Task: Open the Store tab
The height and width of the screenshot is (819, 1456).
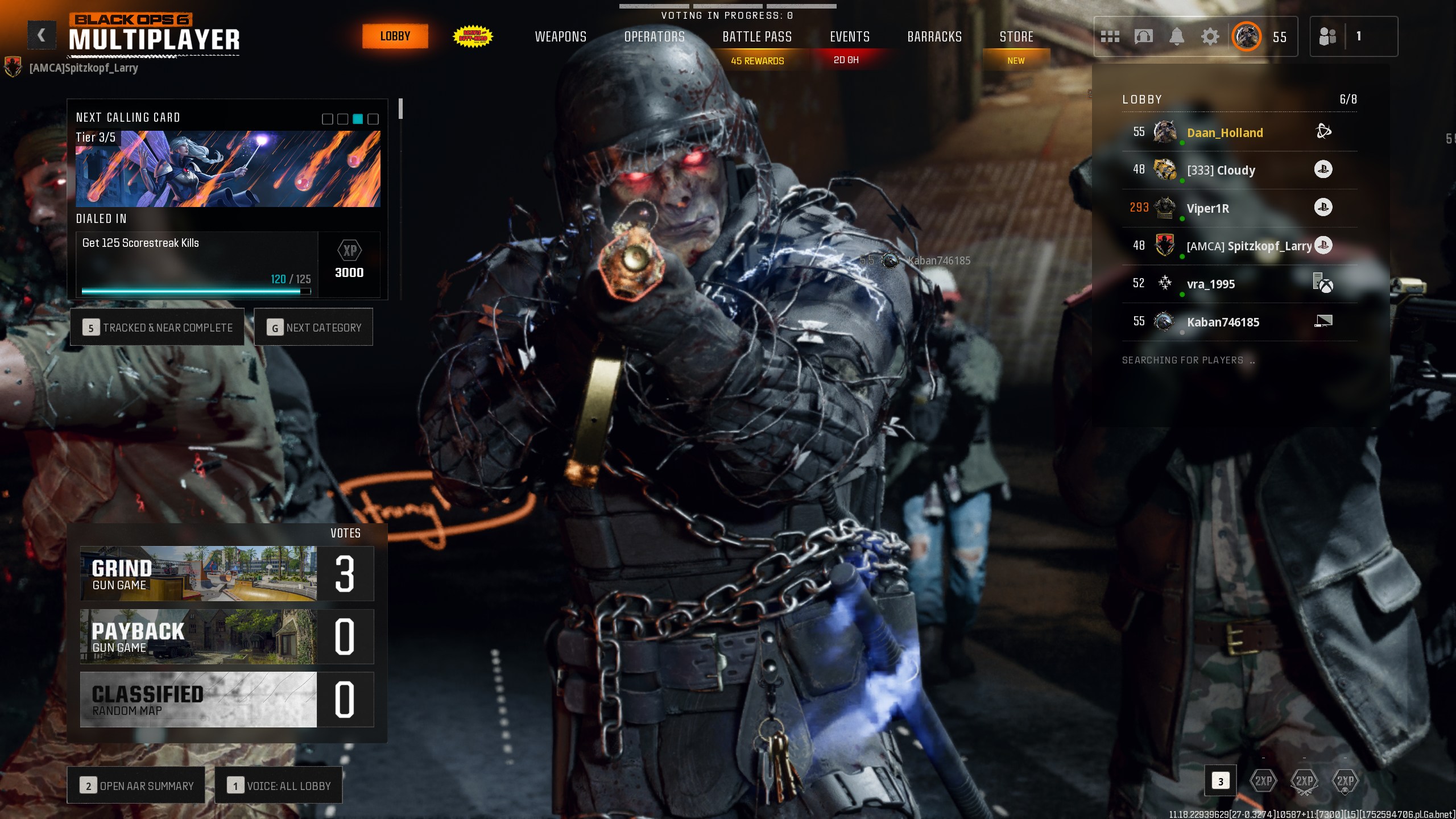Action: pos(1016,37)
